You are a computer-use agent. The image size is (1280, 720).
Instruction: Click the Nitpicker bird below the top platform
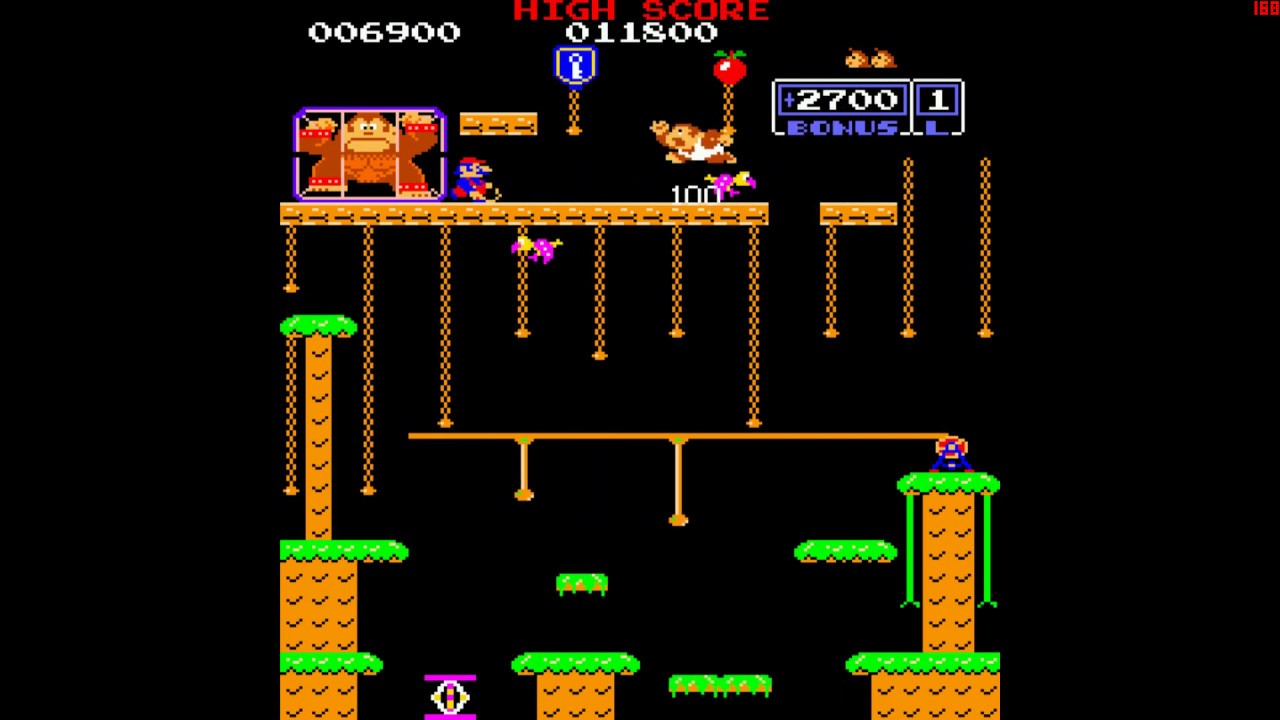coord(535,250)
